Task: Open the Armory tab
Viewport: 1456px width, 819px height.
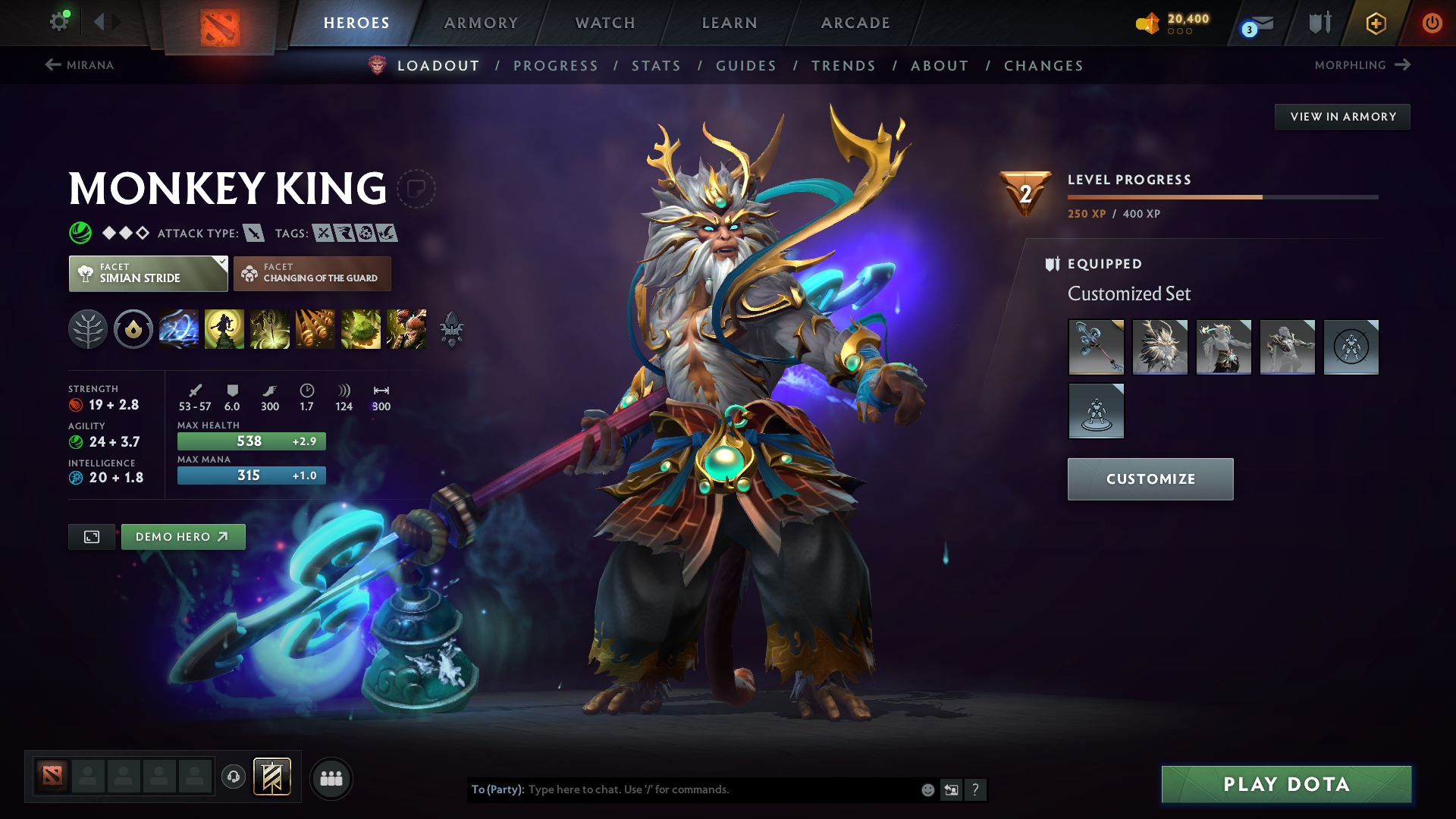Action: point(481,23)
